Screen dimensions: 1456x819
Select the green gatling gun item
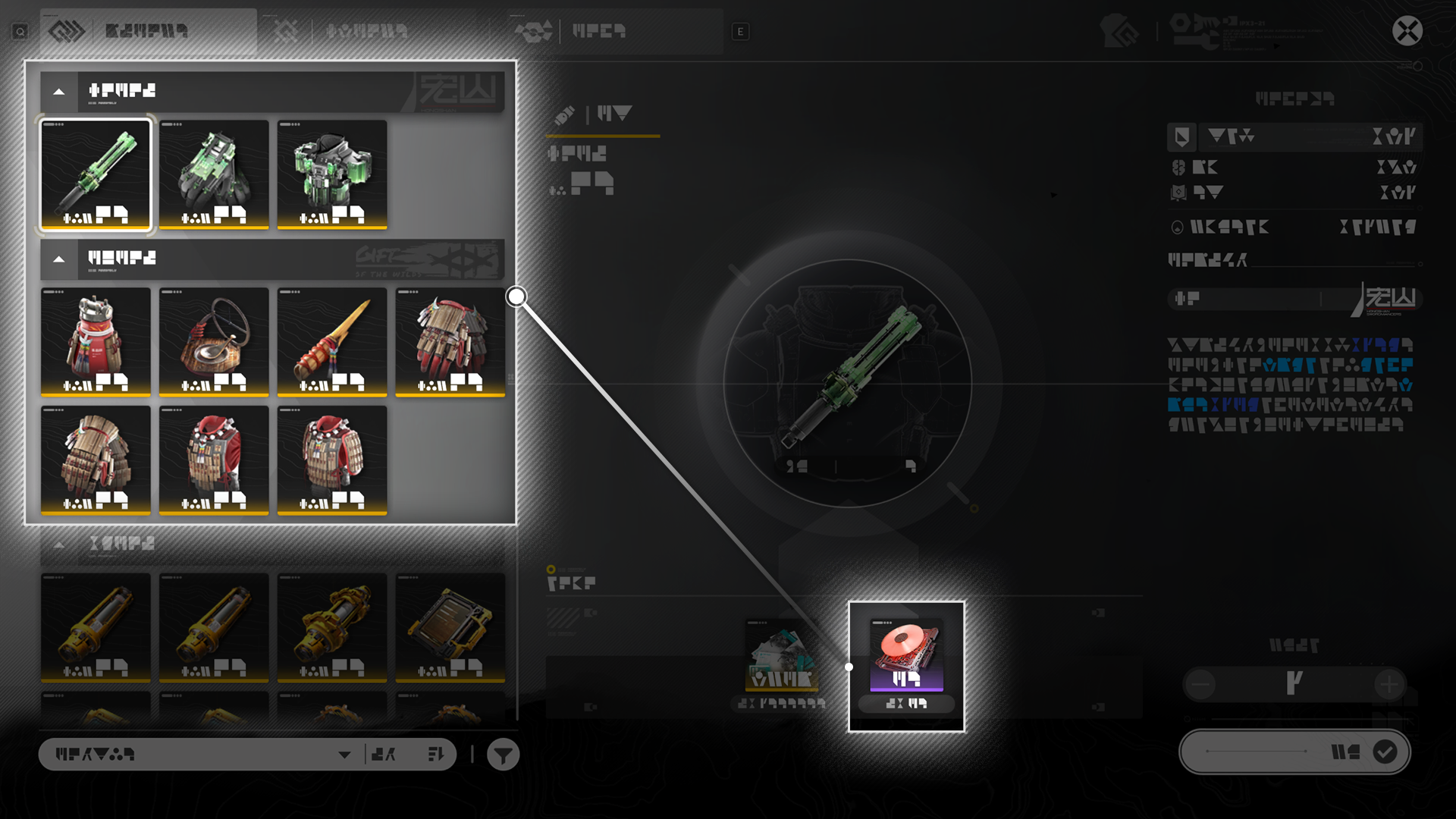(x=96, y=174)
